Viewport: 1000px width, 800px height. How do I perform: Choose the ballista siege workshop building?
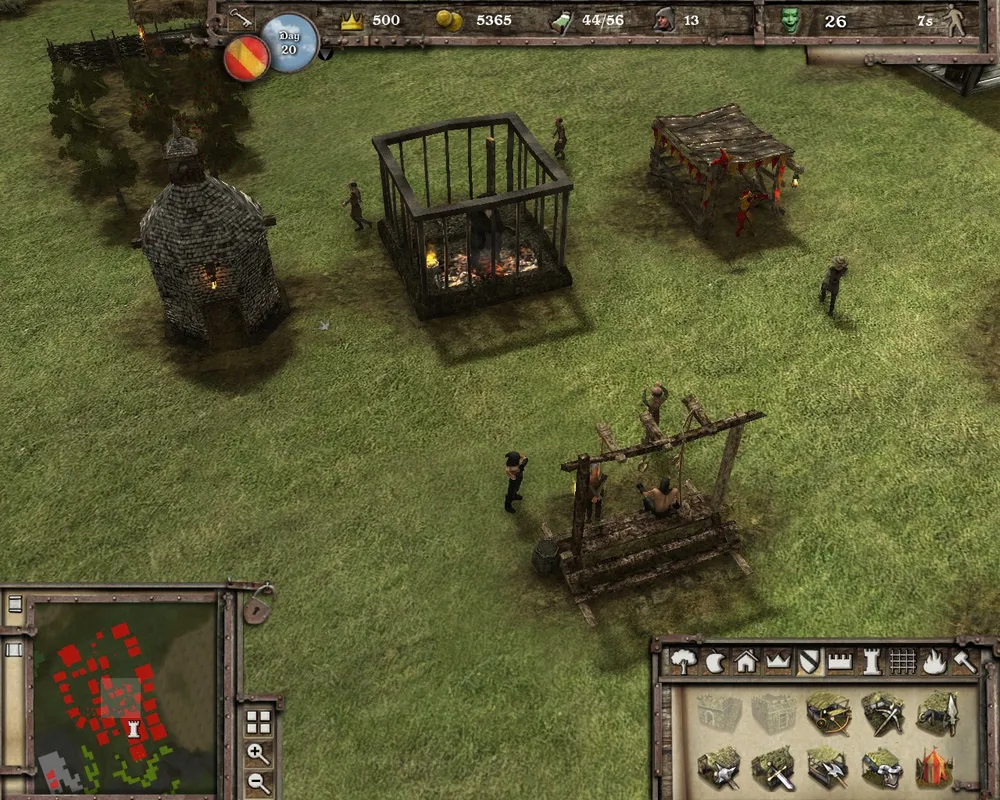828,714
